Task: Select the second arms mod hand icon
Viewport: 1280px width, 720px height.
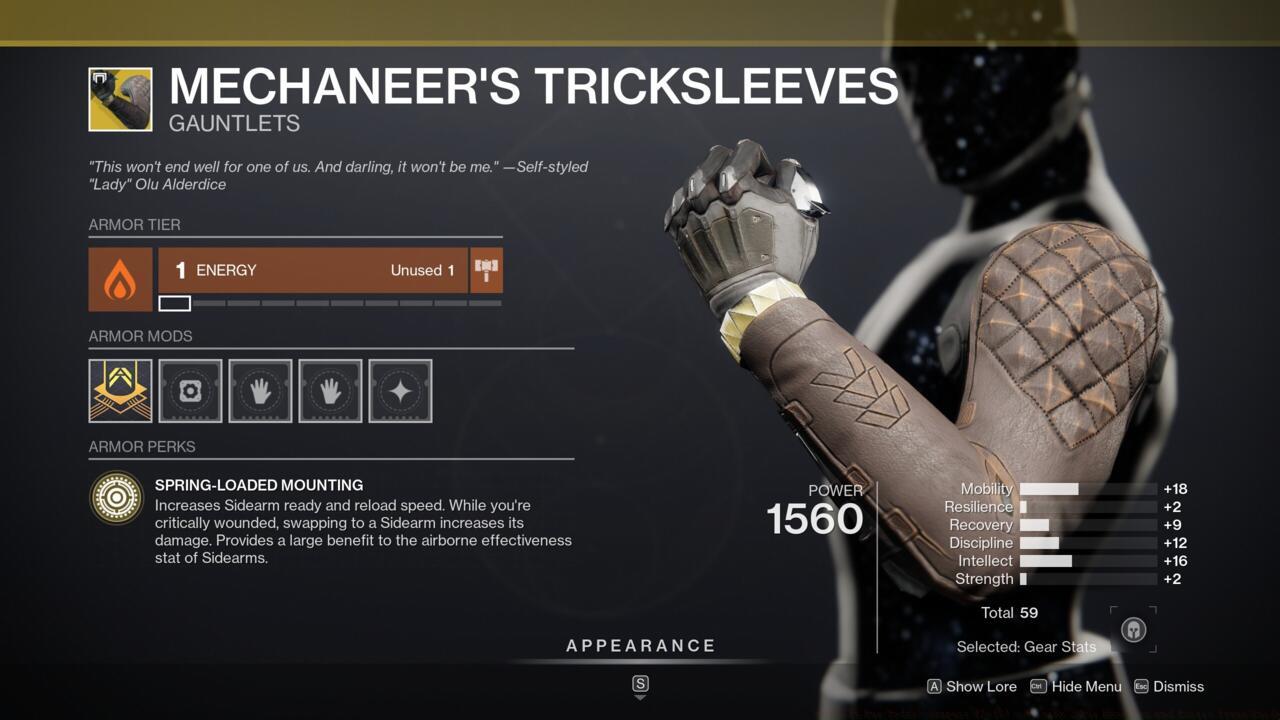Action: coord(330,390)
